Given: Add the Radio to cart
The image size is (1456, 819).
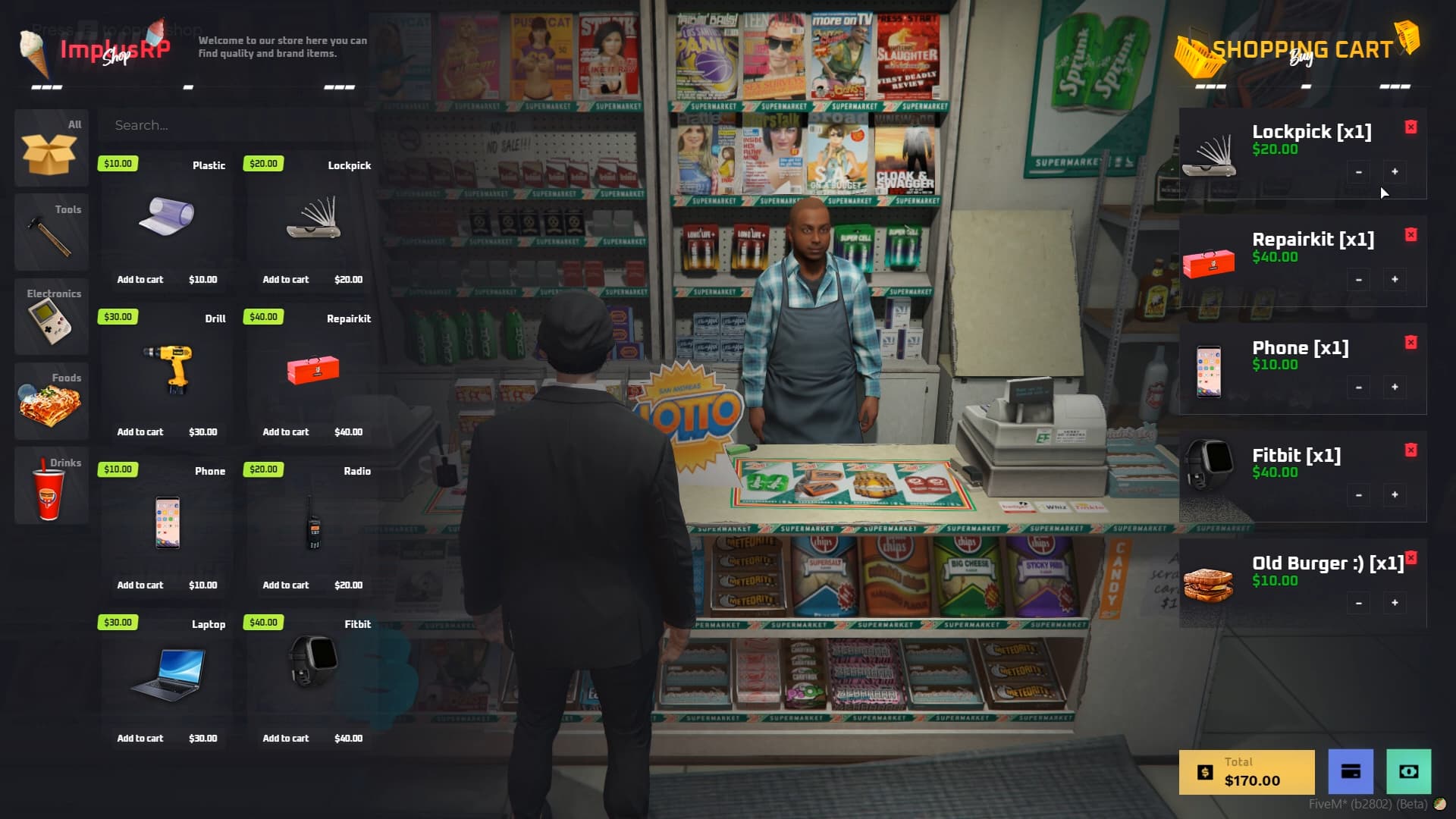Looking at the screenshot, I should [x=287, y=585].
